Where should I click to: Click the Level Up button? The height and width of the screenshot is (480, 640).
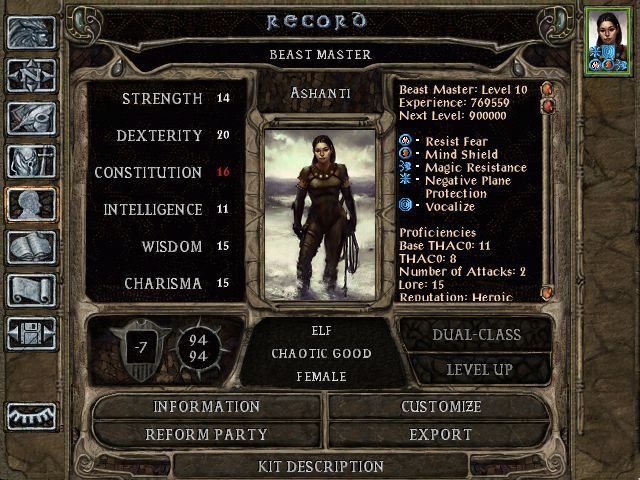click(475, 369)
